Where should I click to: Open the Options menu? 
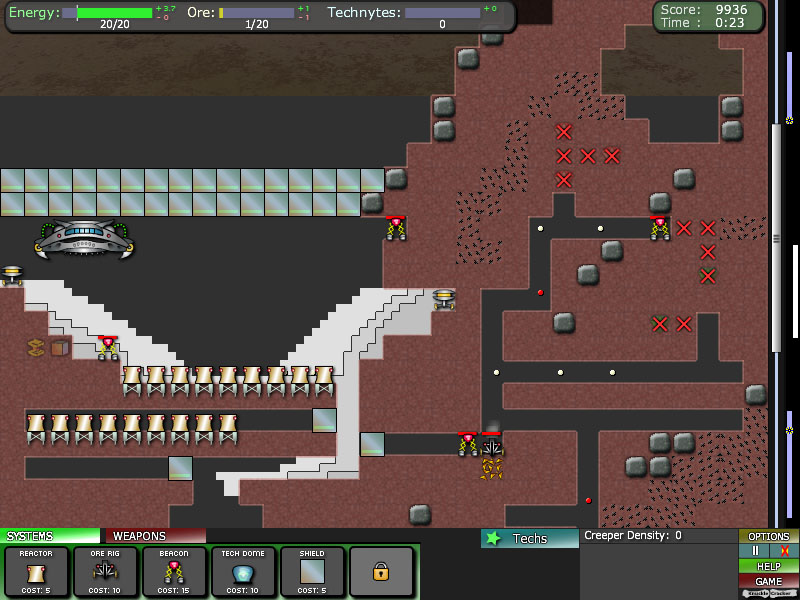click(769, 537)
